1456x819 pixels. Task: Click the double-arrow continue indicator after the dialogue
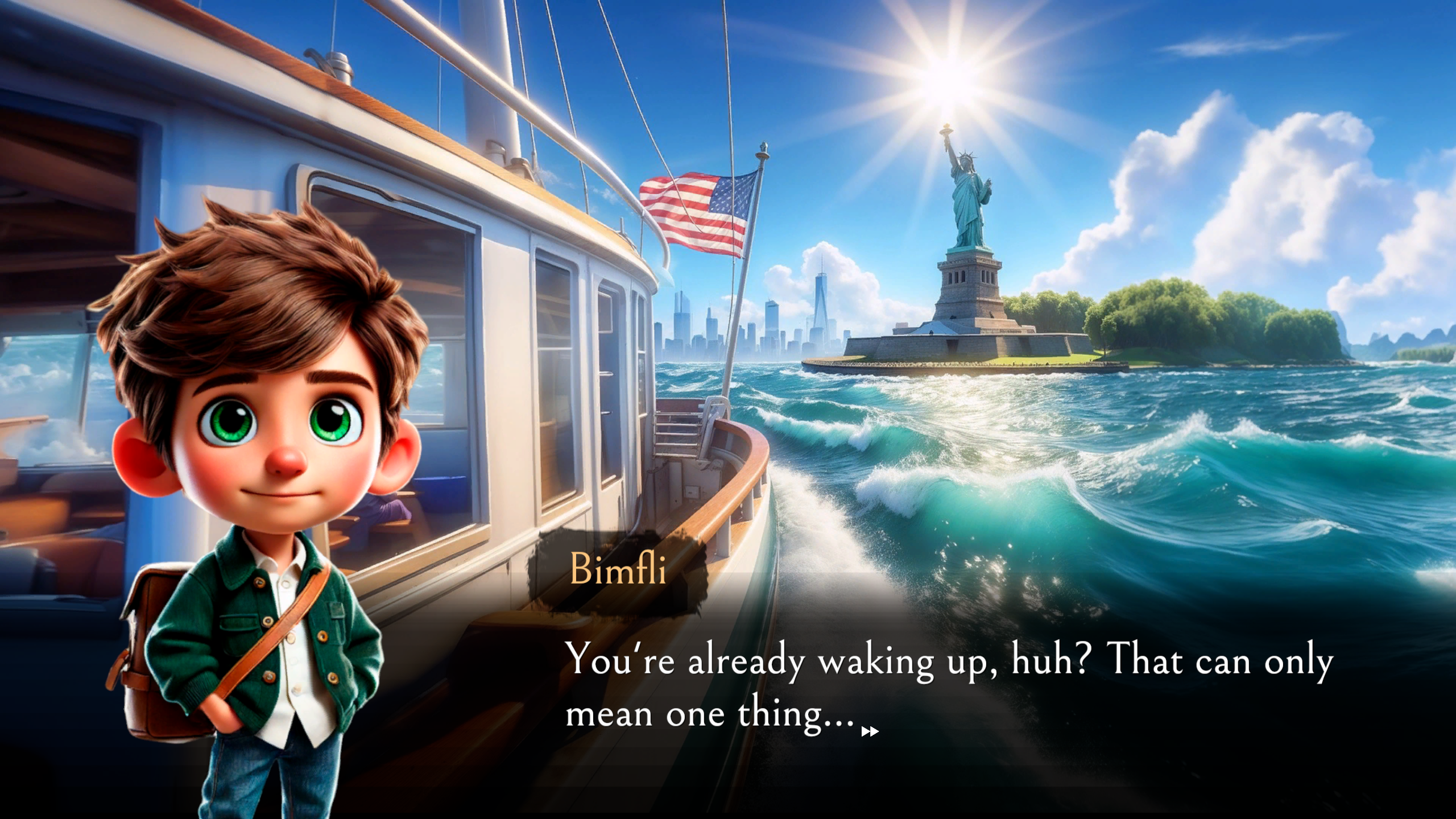(x=870, y=731)
